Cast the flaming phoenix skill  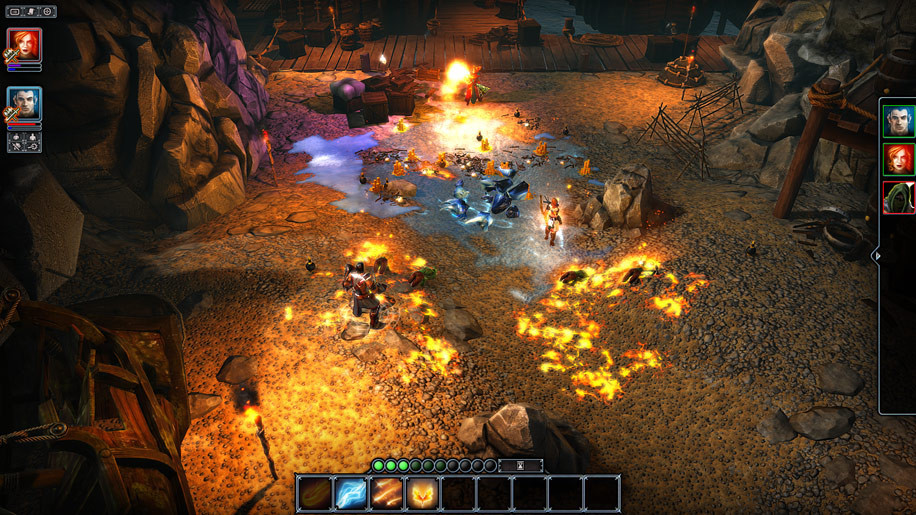[x=422, y=493]
